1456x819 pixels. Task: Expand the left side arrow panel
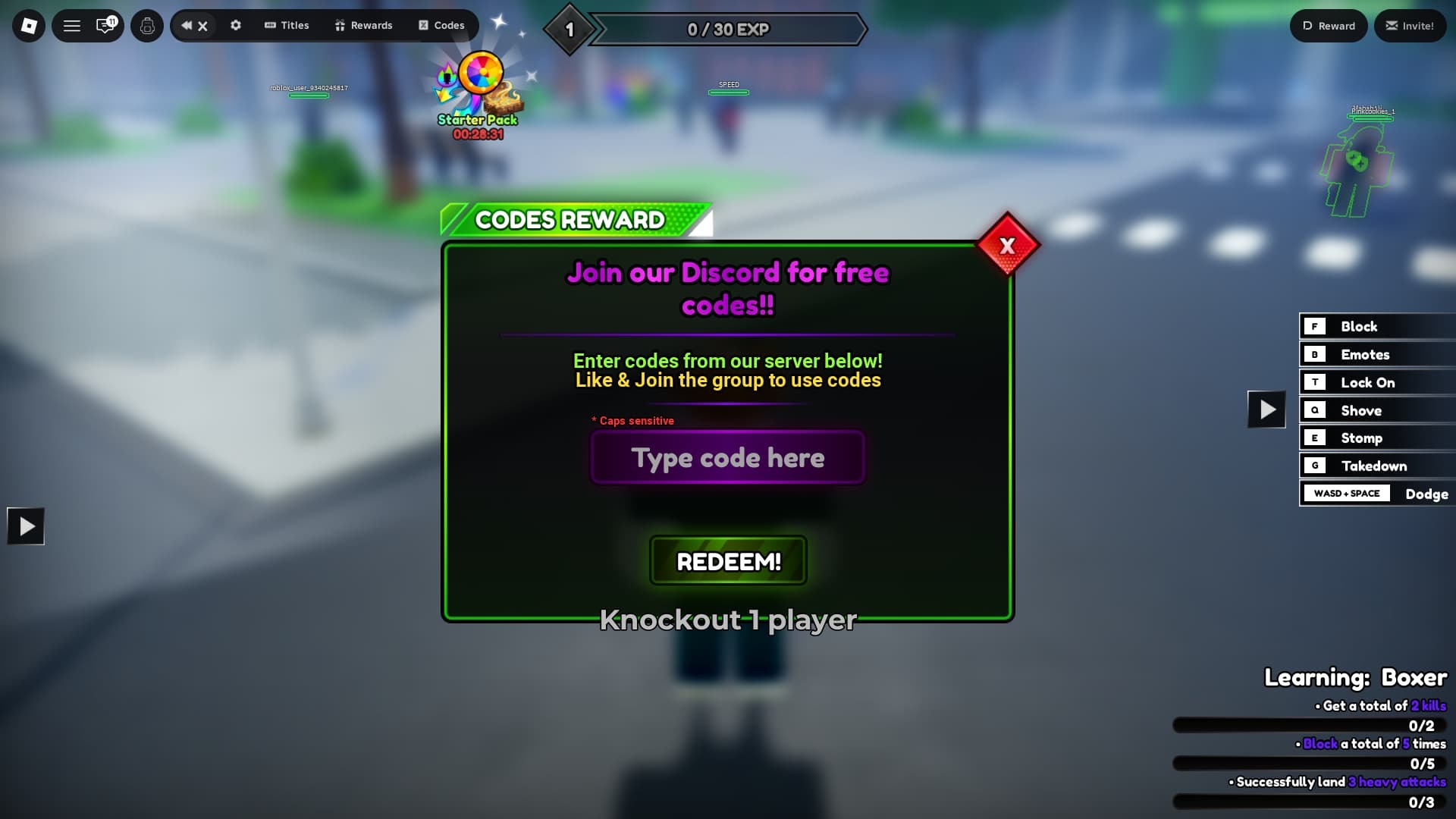point(26,526)
